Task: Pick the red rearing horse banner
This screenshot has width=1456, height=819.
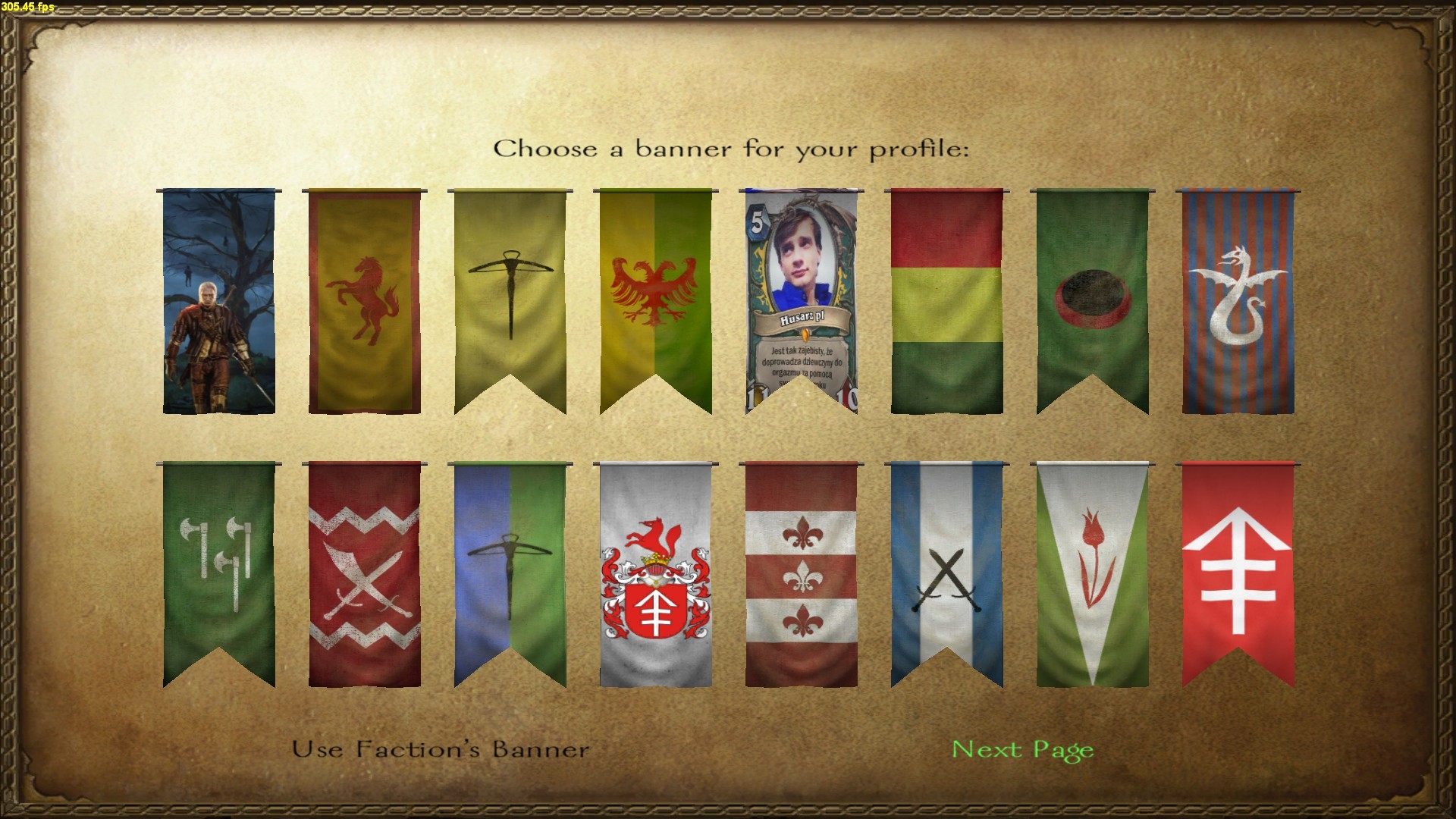Action: [364, 301]
